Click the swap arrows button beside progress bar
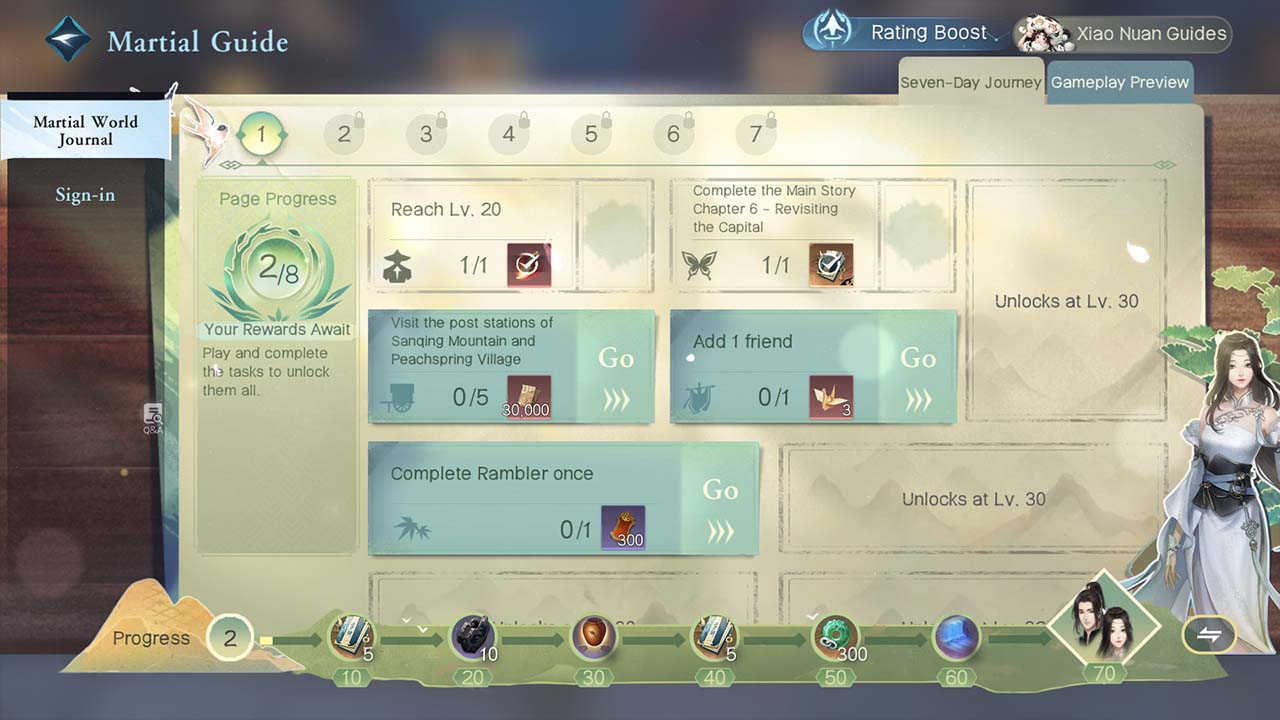The width and height of the screenshot is (1280, 720). point(1209,635)
